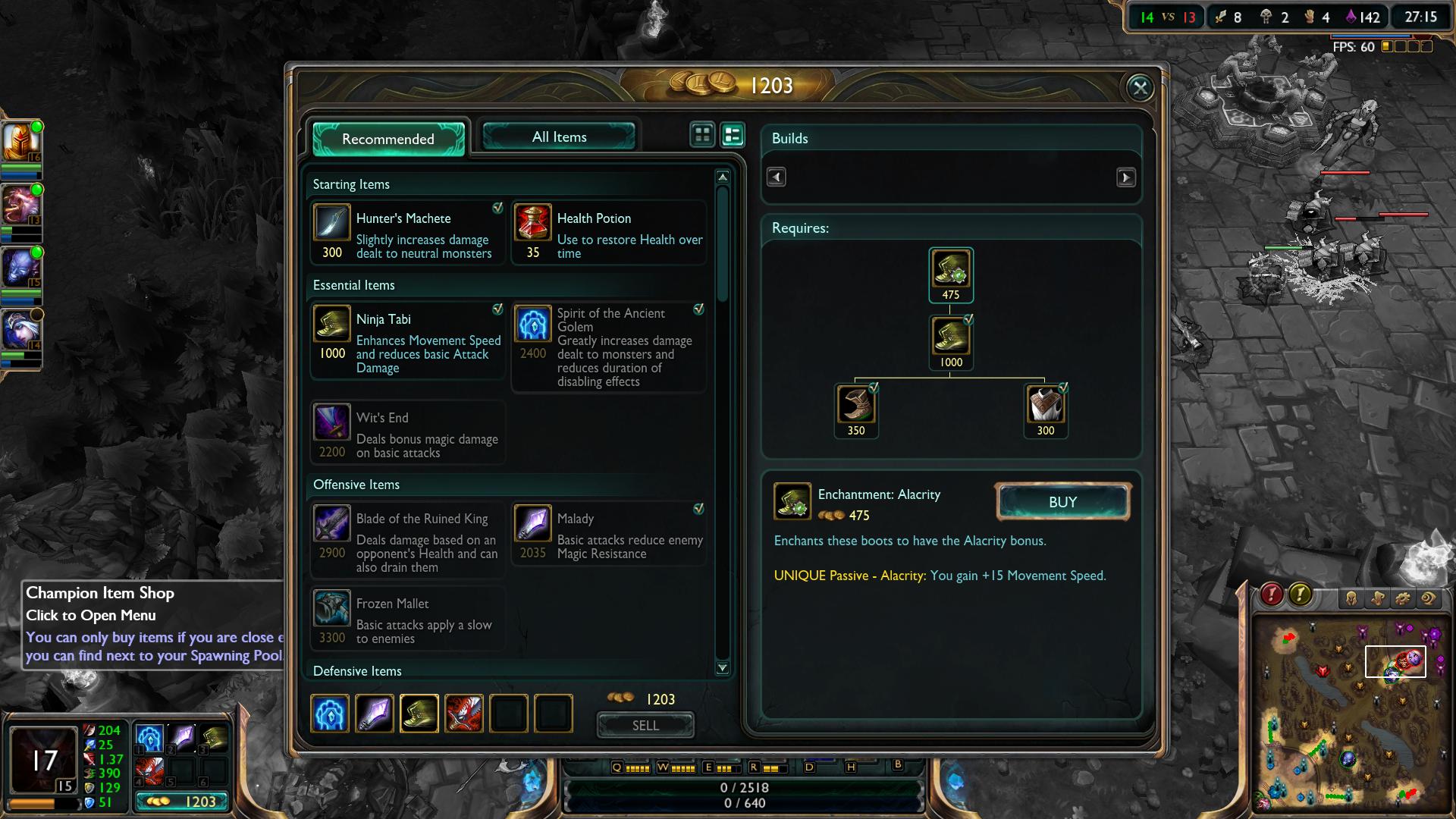Show previous item in Builds panel
The width and height of the screenshot is (1456, 819).
pyautogui.click(x=776, y=177)
